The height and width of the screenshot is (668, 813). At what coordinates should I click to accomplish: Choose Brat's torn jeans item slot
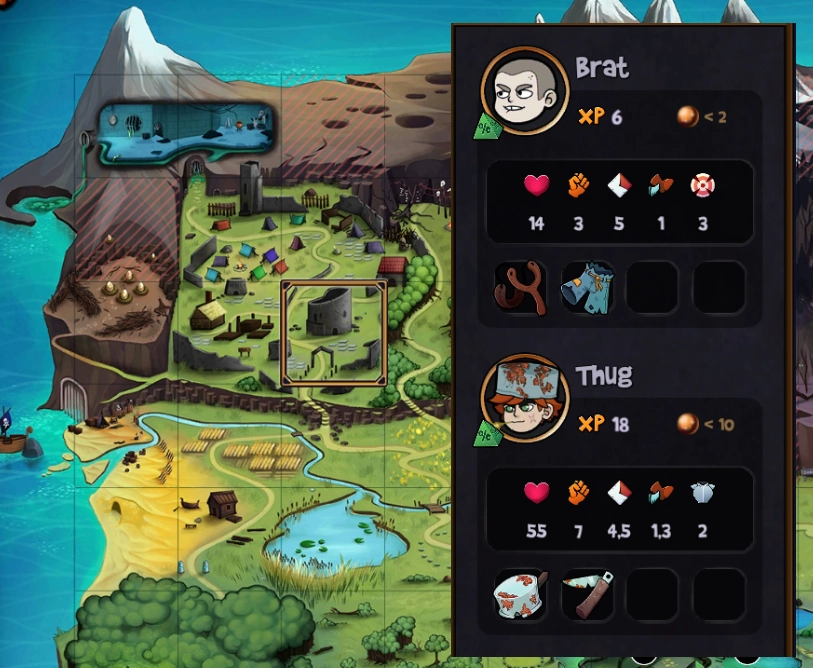coord(587,288)
